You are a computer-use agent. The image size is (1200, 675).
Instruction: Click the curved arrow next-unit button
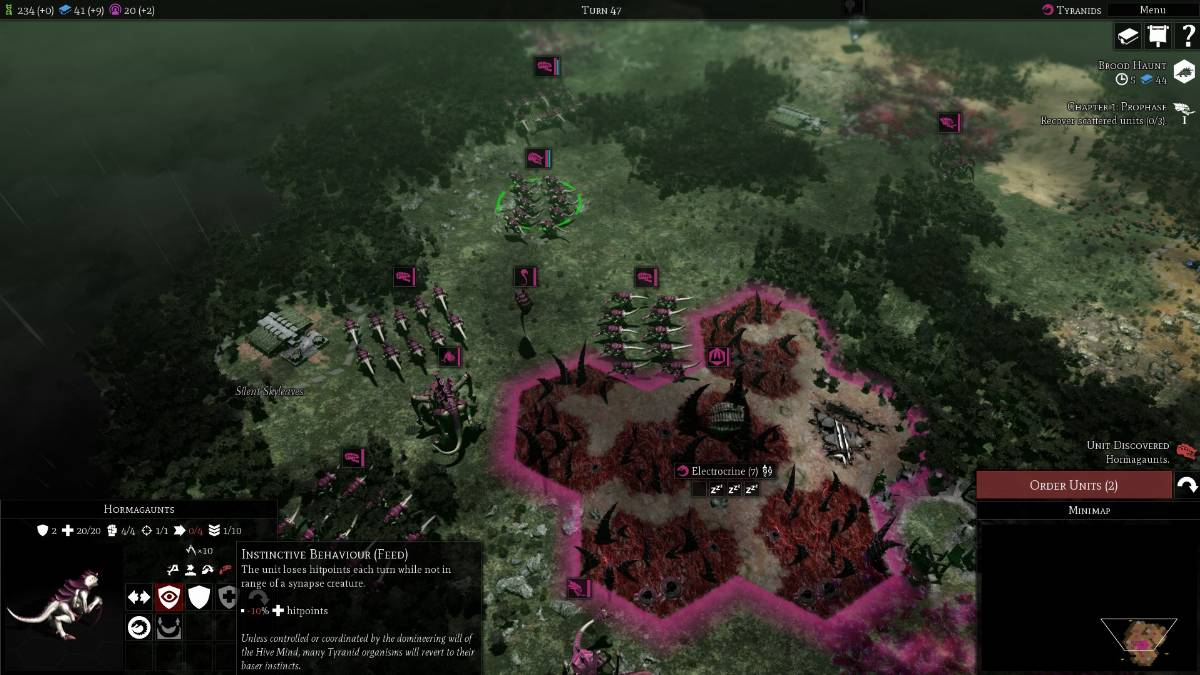click(x=1187, y=485)
